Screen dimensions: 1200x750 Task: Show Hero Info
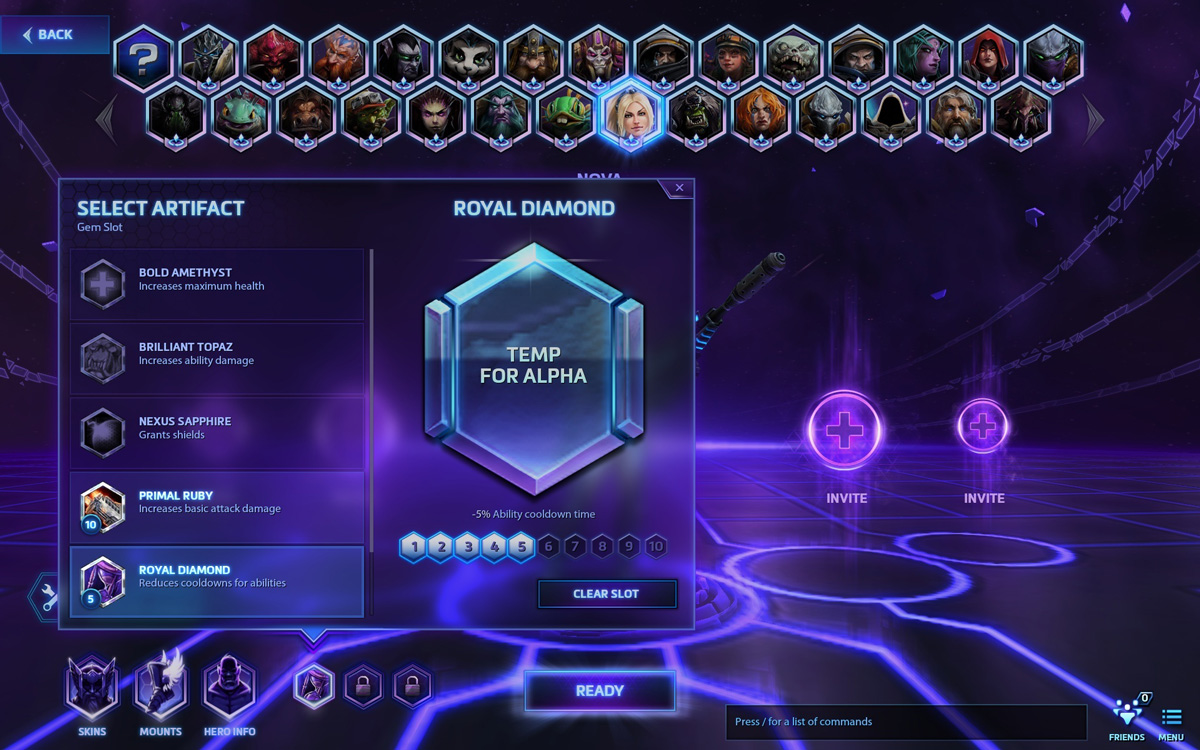tap(229, 690)
